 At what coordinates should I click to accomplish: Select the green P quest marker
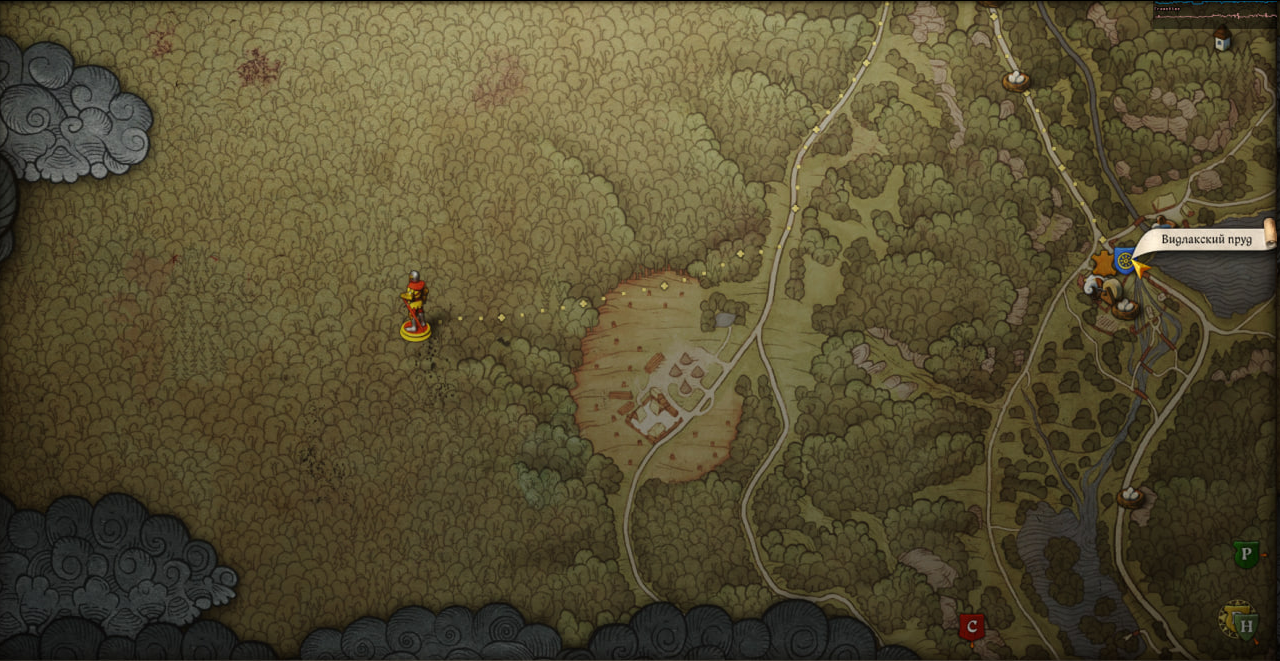pos(1245,555)
